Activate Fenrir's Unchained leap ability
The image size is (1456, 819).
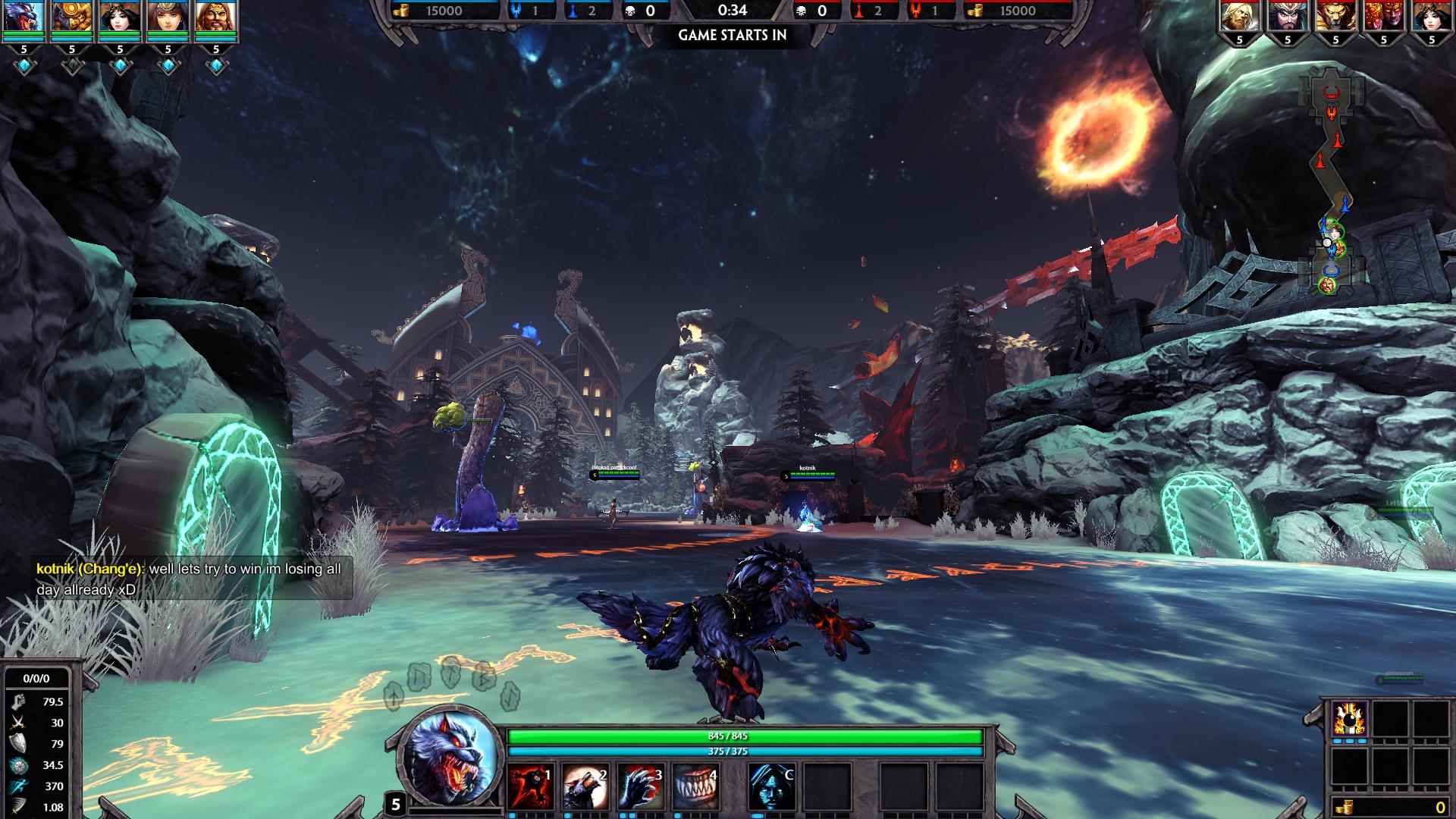530,786
